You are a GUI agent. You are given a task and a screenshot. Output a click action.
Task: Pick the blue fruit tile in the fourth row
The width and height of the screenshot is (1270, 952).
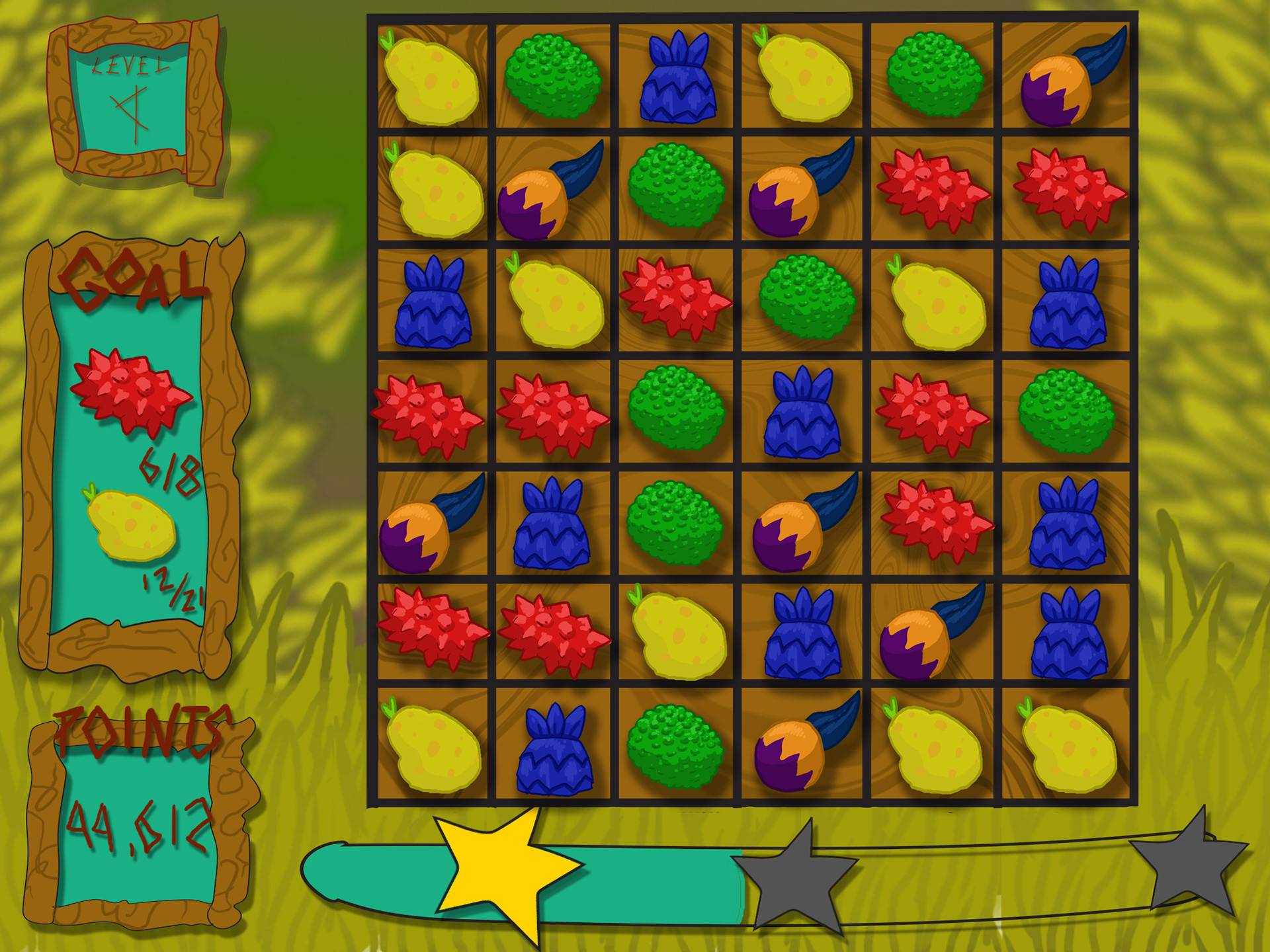[802, 413]
